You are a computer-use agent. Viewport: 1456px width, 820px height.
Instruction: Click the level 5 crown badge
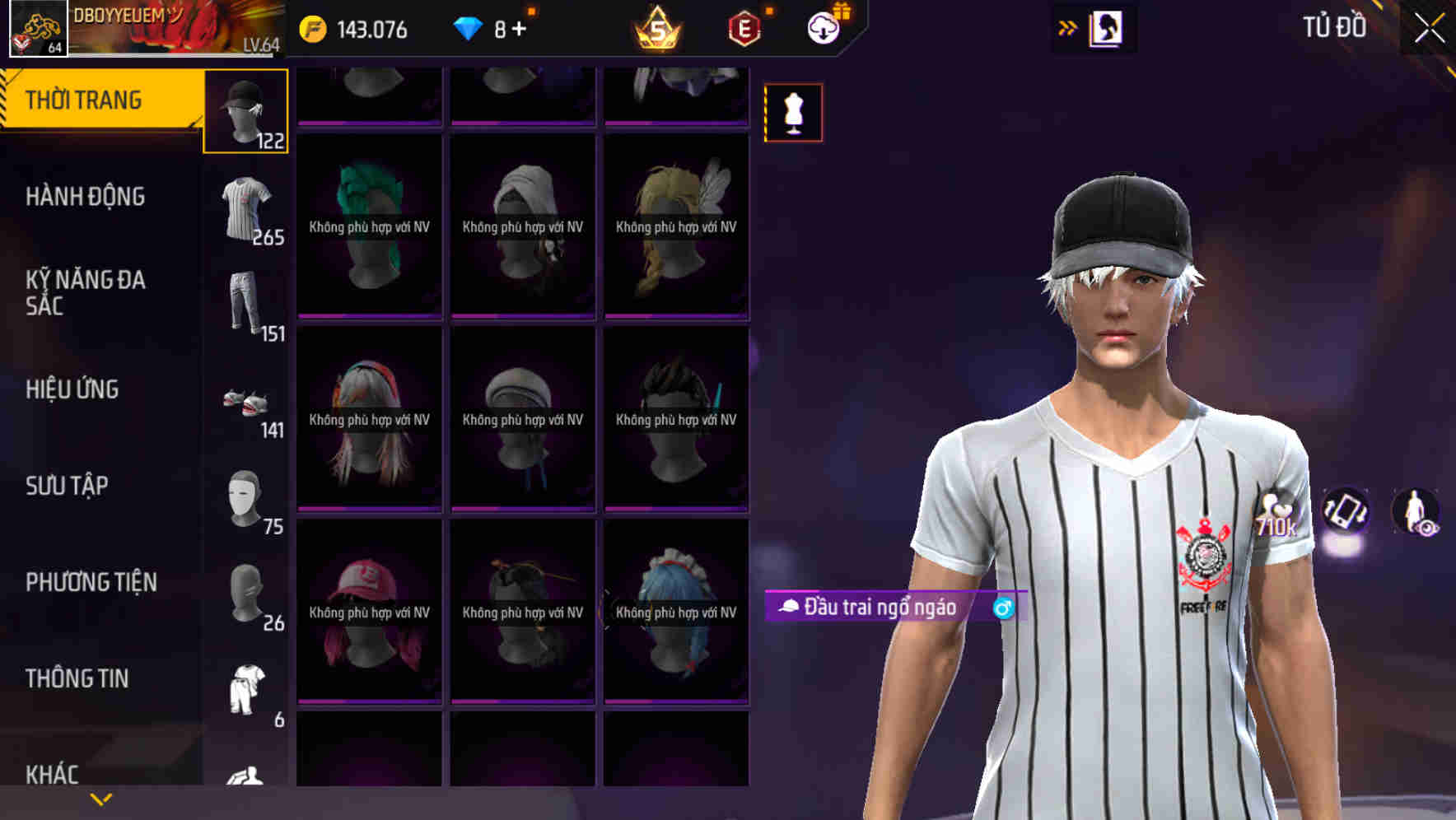(655, 29)
